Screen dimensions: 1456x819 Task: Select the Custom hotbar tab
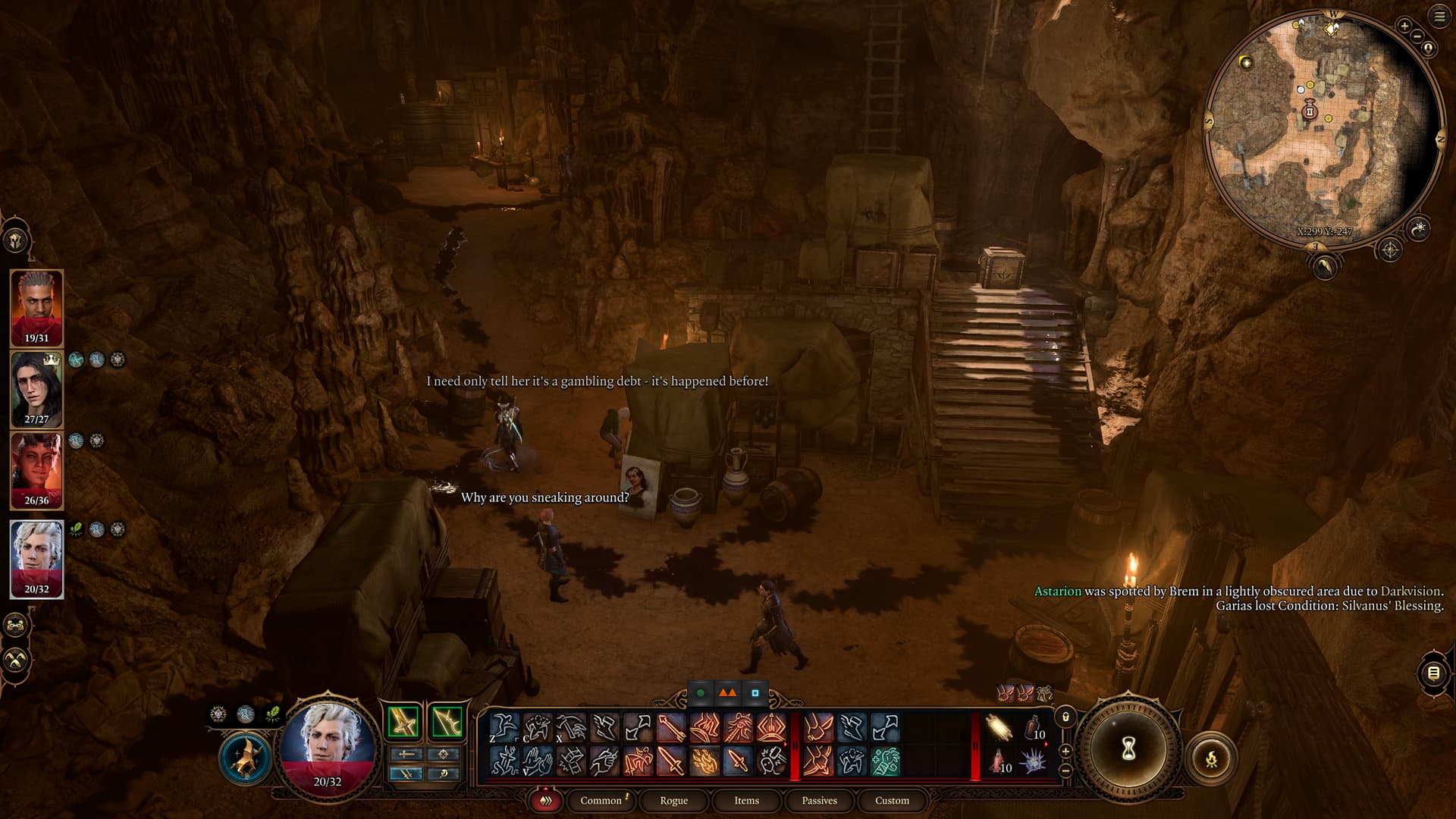[x=892, y=800]
